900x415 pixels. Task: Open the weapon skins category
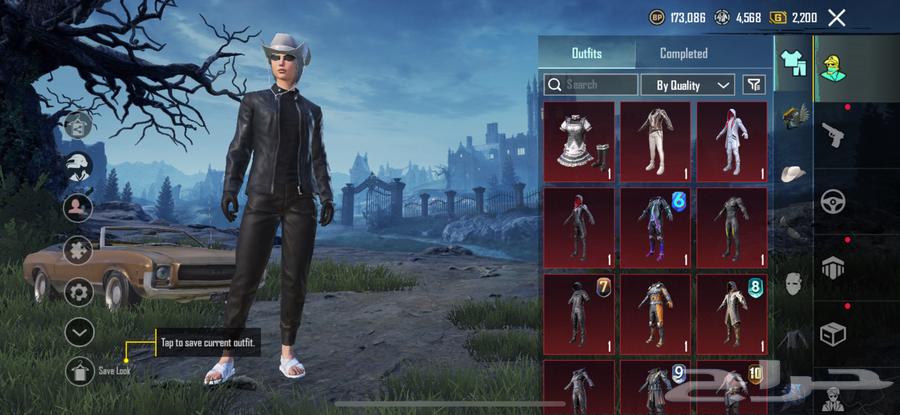pyautogui.click(x=833, y=134)
